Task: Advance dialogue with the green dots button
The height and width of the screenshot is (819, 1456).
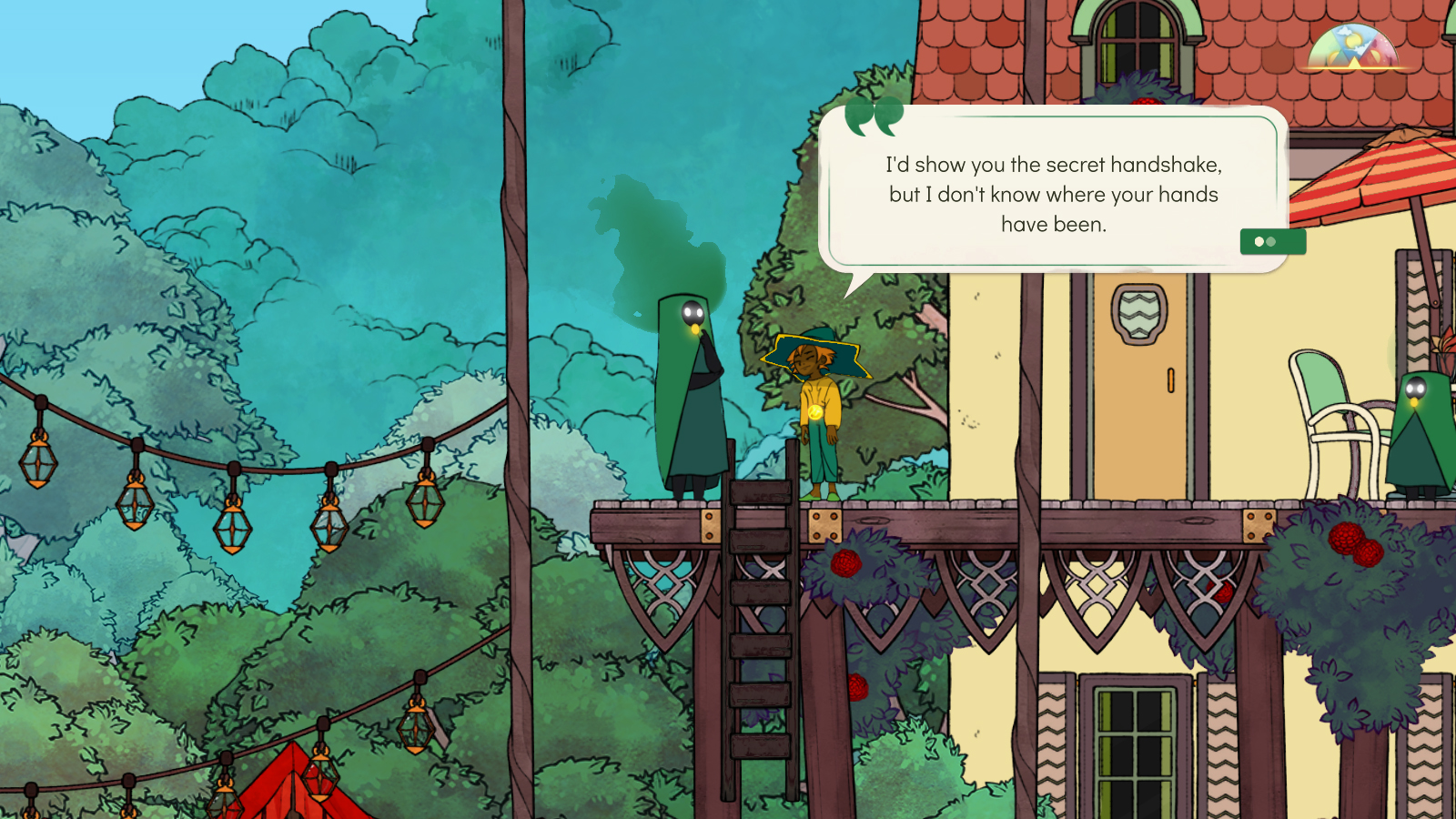Action: [x=1272, y=242]
